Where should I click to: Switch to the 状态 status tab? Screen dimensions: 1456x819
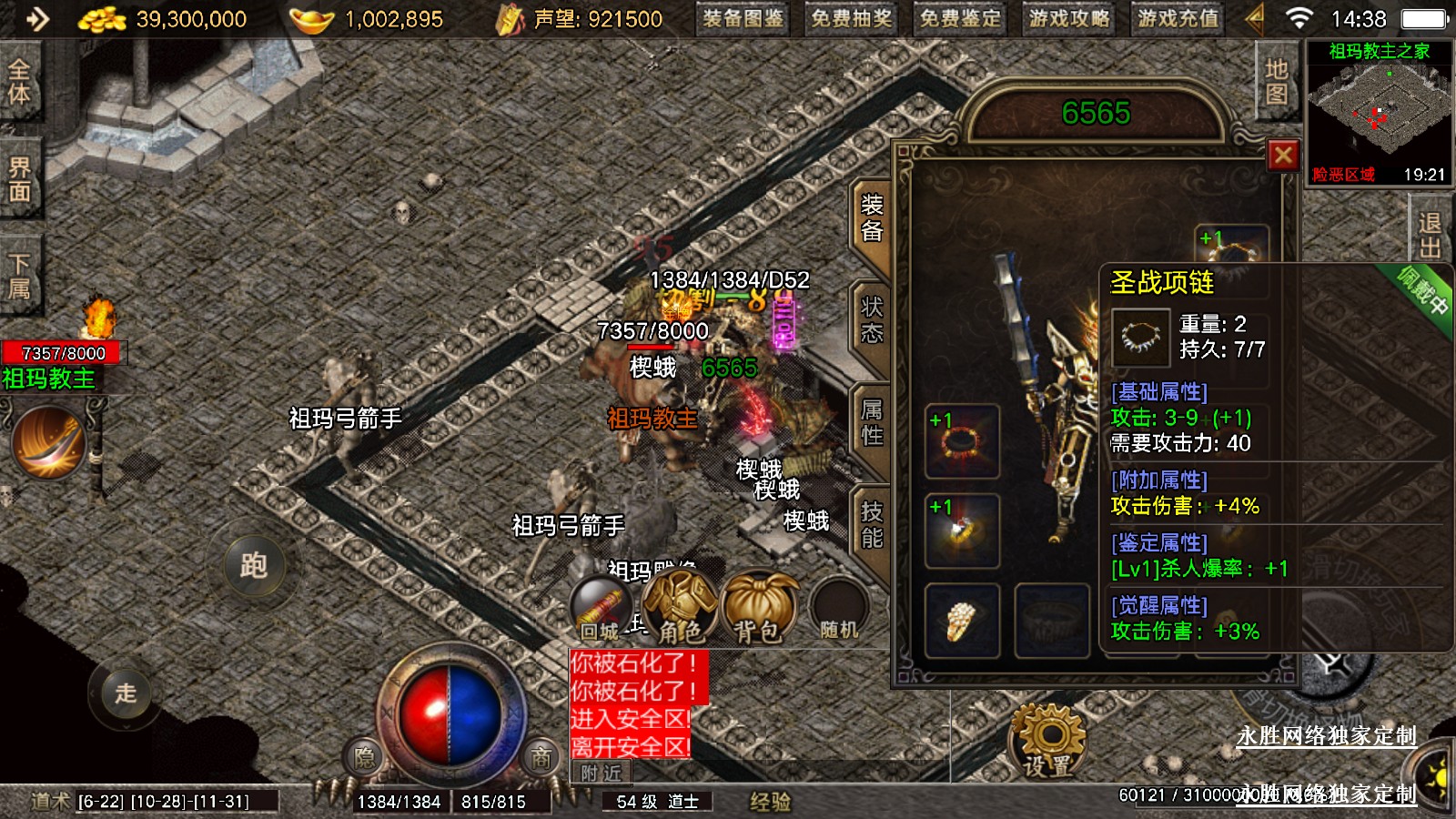point(871,320)
